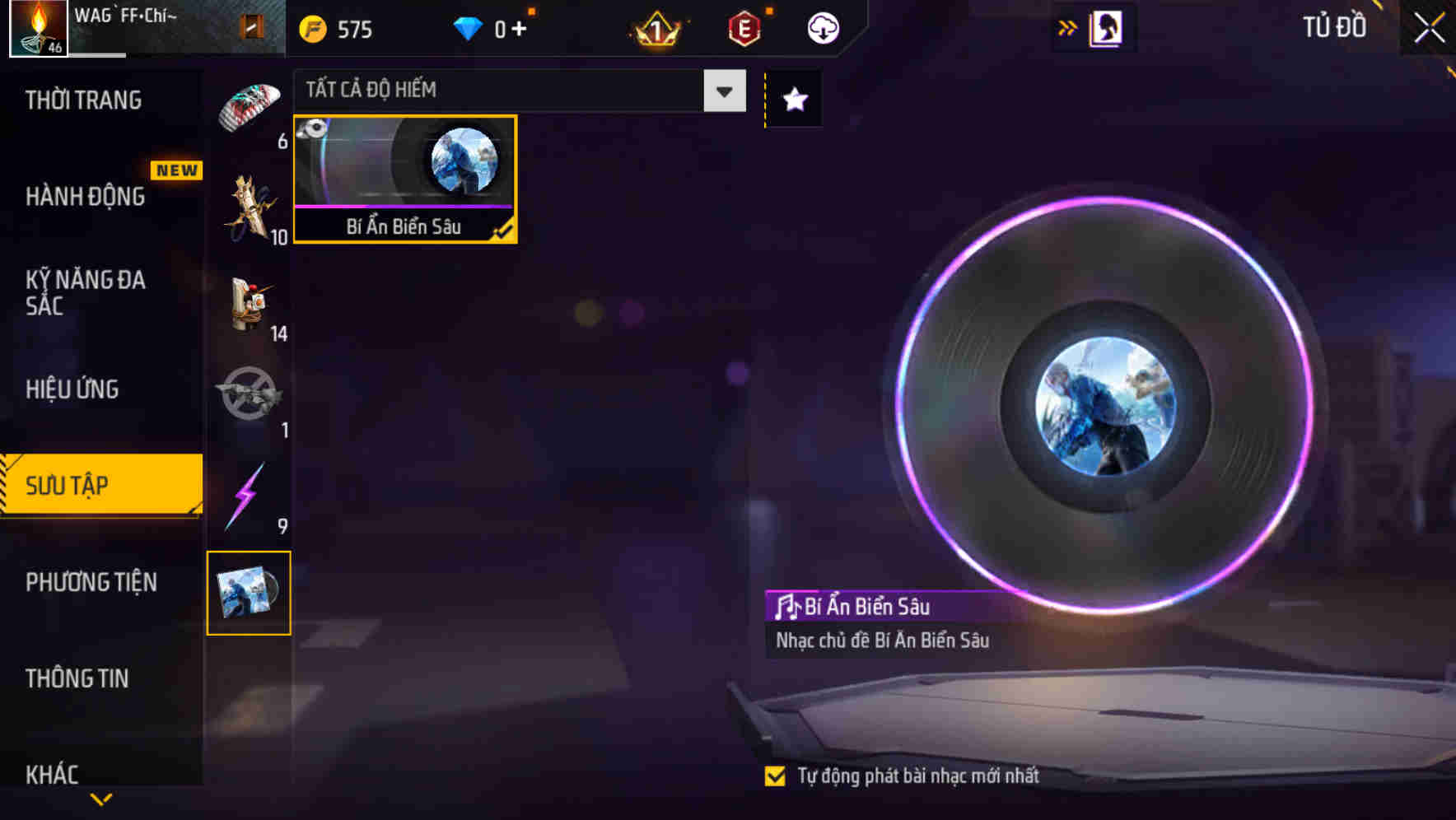Toggle the favorites star filter
Screen dimensions: 1456x820
(792, 100)
